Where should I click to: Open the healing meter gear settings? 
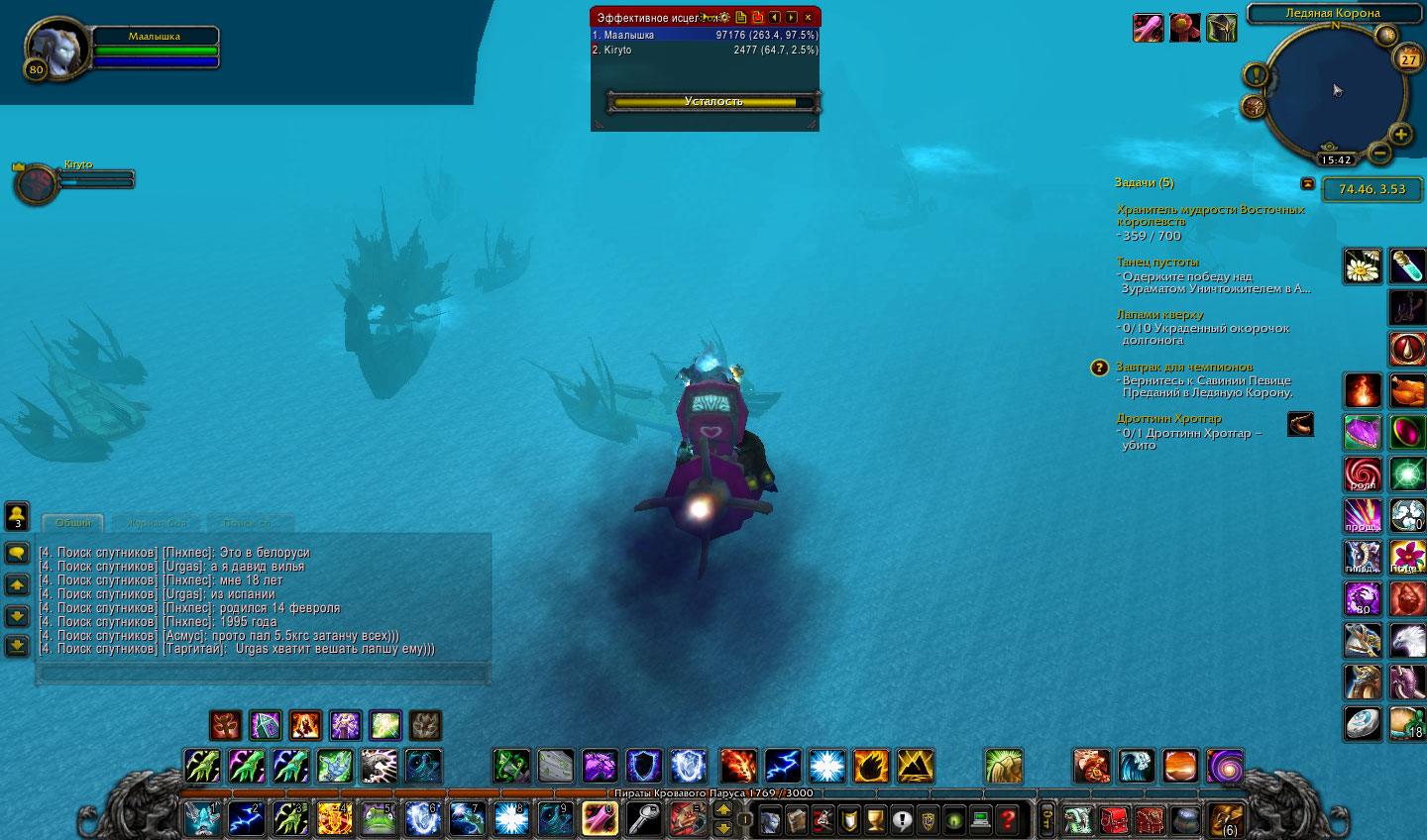coord(724,17)
